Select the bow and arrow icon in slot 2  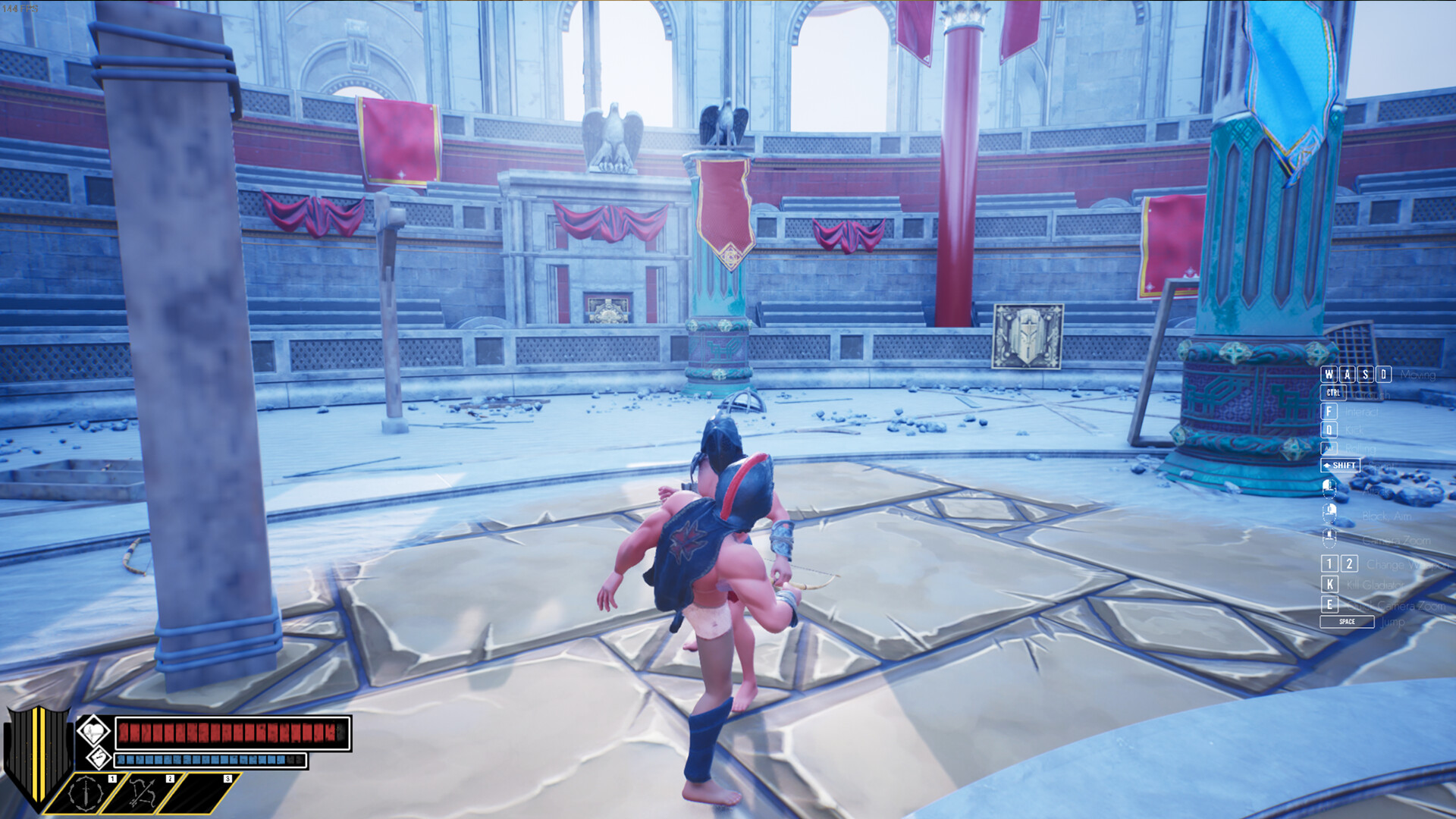[x=142, y=793]
